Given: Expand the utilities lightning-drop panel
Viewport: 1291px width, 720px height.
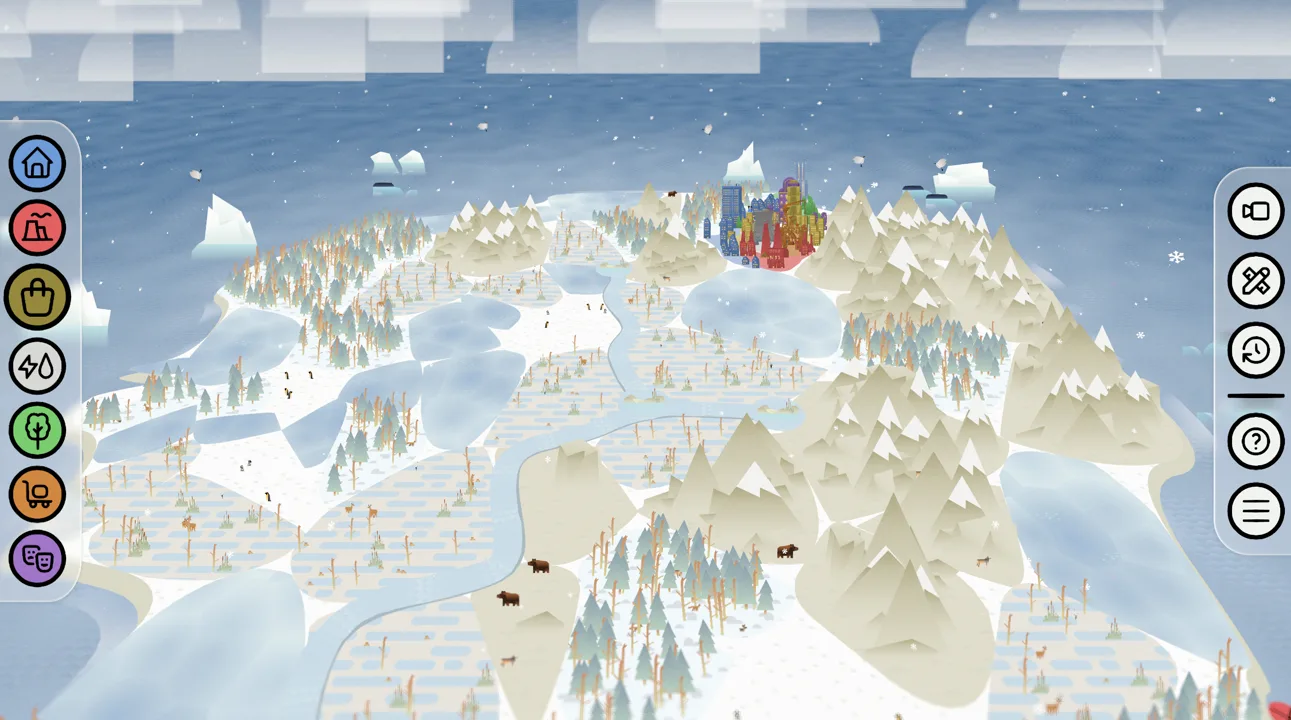Looking at the screenshot, I should (x=36, y=364).
